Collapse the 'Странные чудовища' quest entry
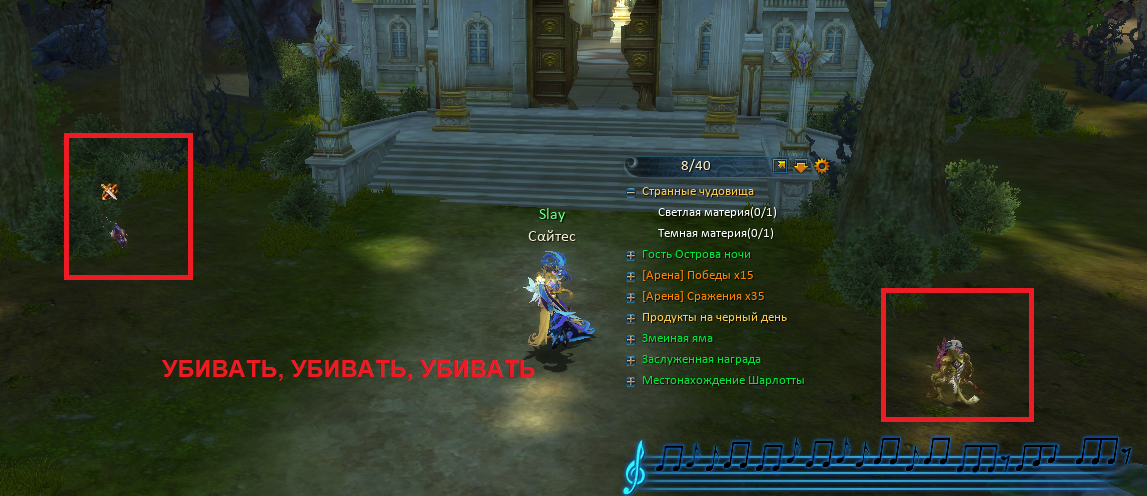Viewport: 1147px width, 496px height. pos(631,191)
